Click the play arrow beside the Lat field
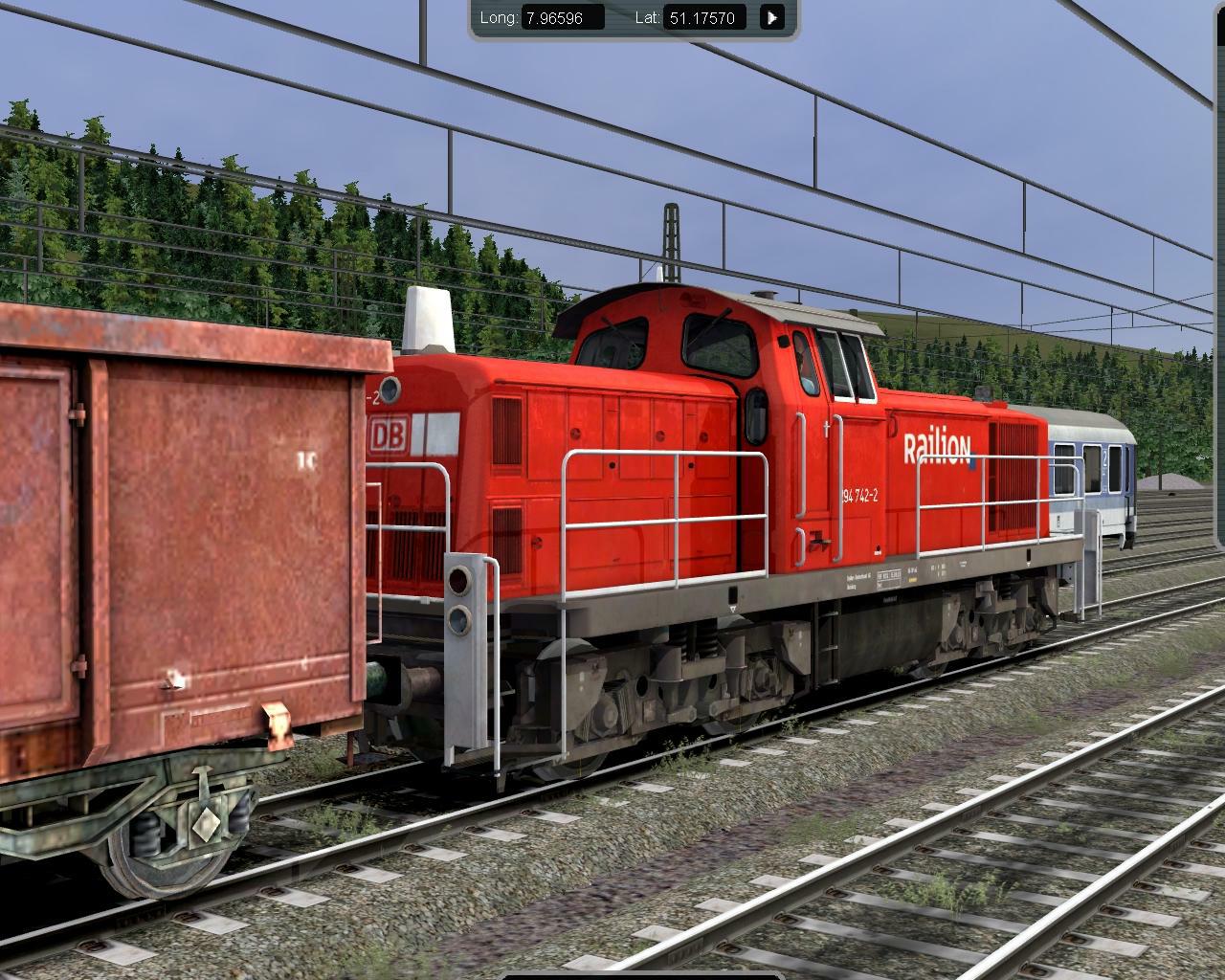The image size is (1225, 980). [x=771, y=17]
